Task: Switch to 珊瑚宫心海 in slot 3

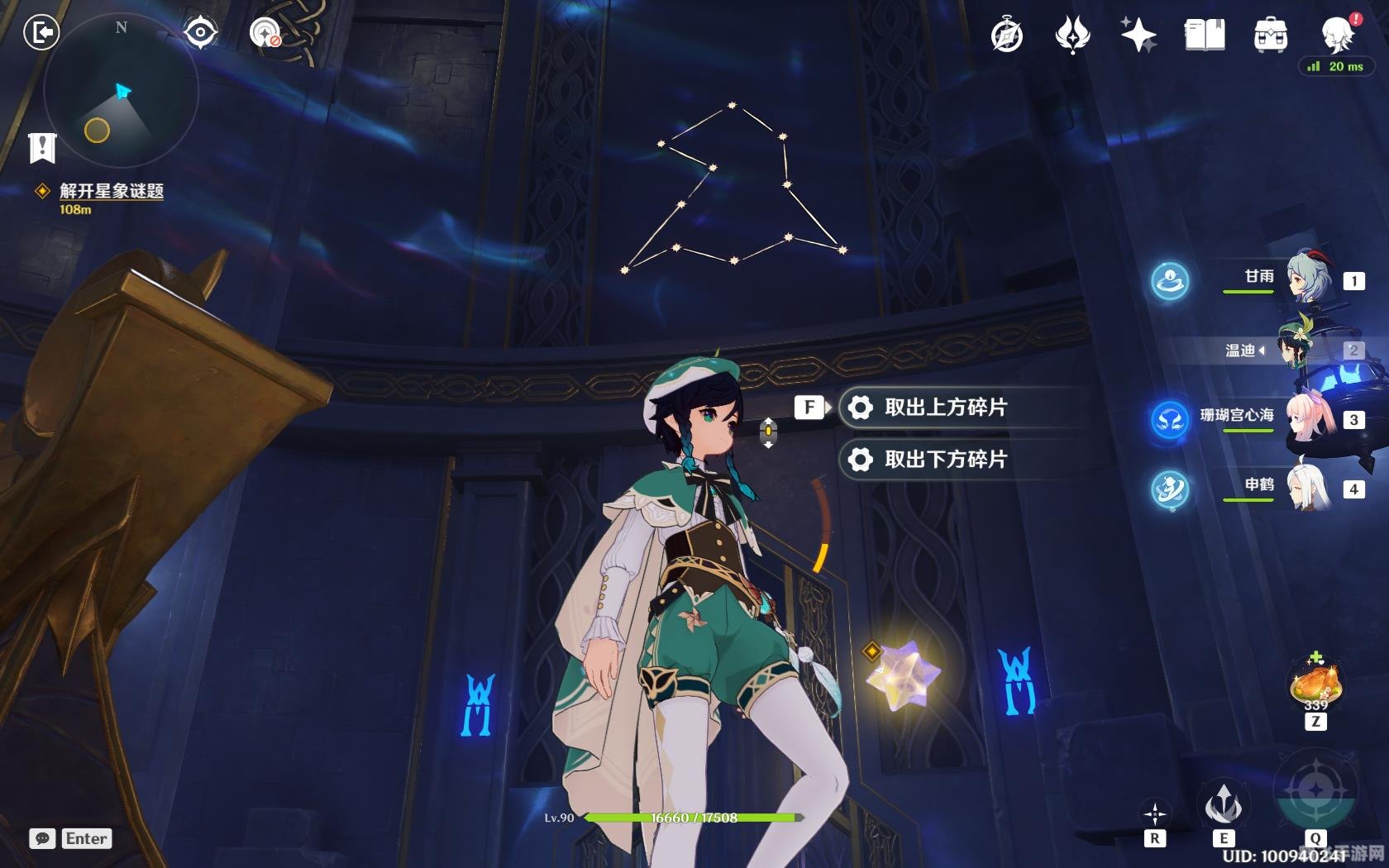Action: [1309, 417]
